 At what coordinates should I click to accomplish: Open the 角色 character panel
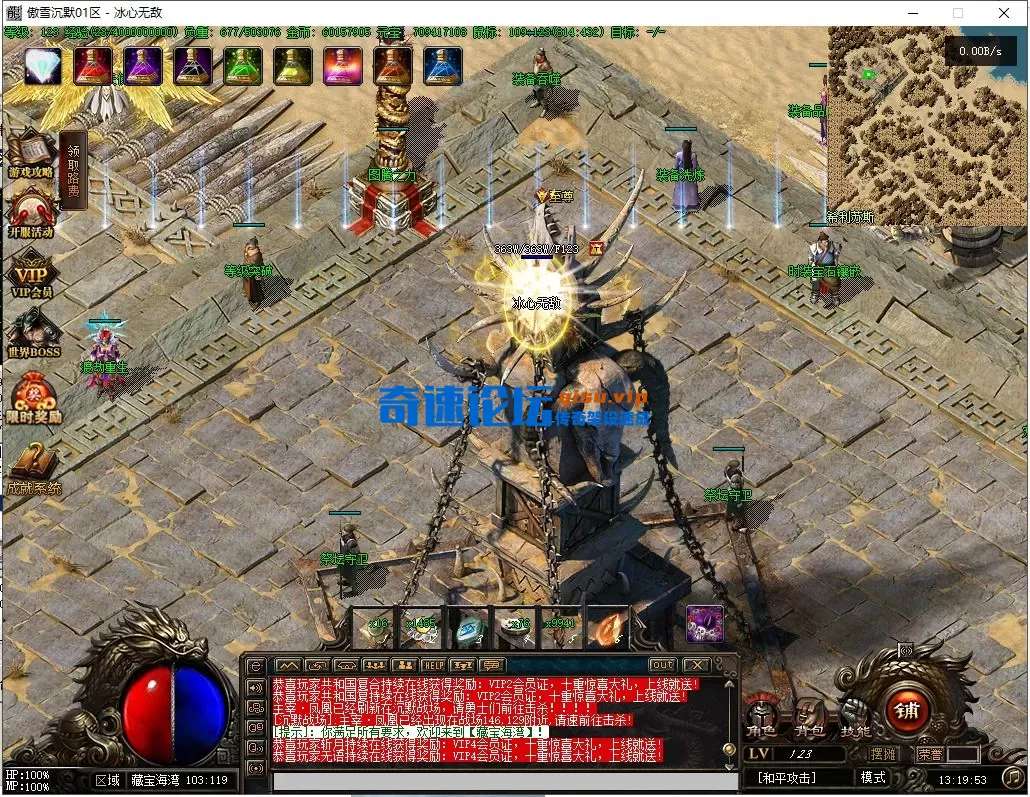(x=762, y=716)
